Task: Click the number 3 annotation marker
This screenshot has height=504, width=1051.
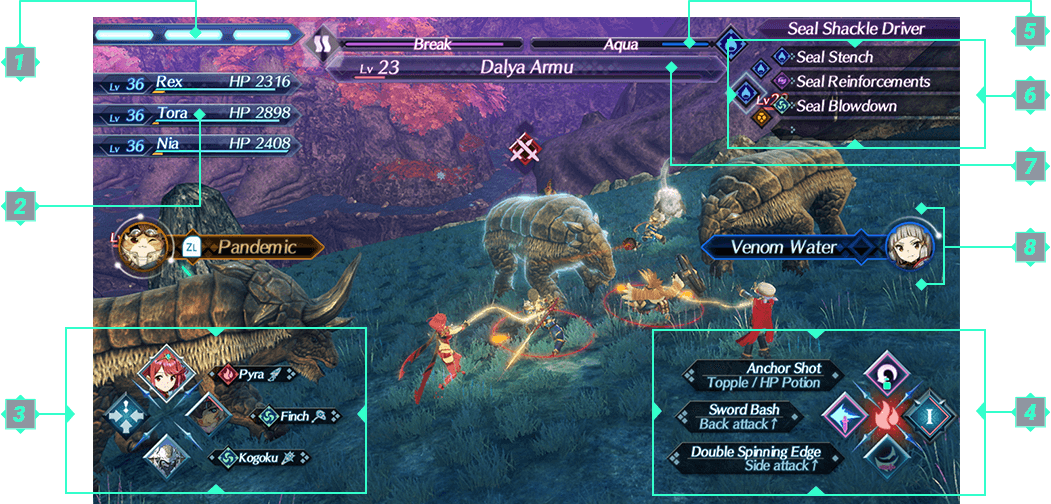Action: tap(20, 412)
